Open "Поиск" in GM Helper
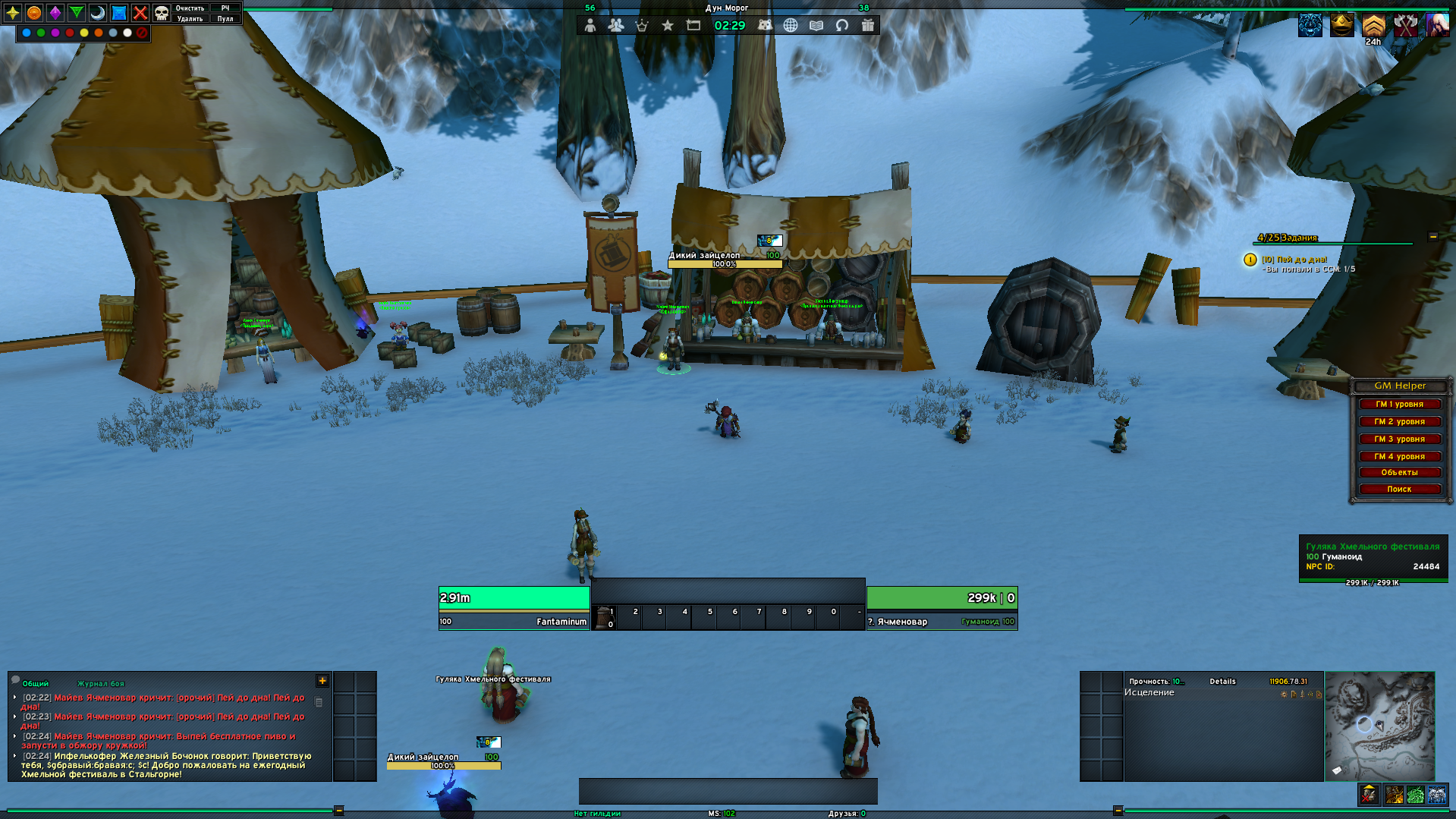 1399,490
